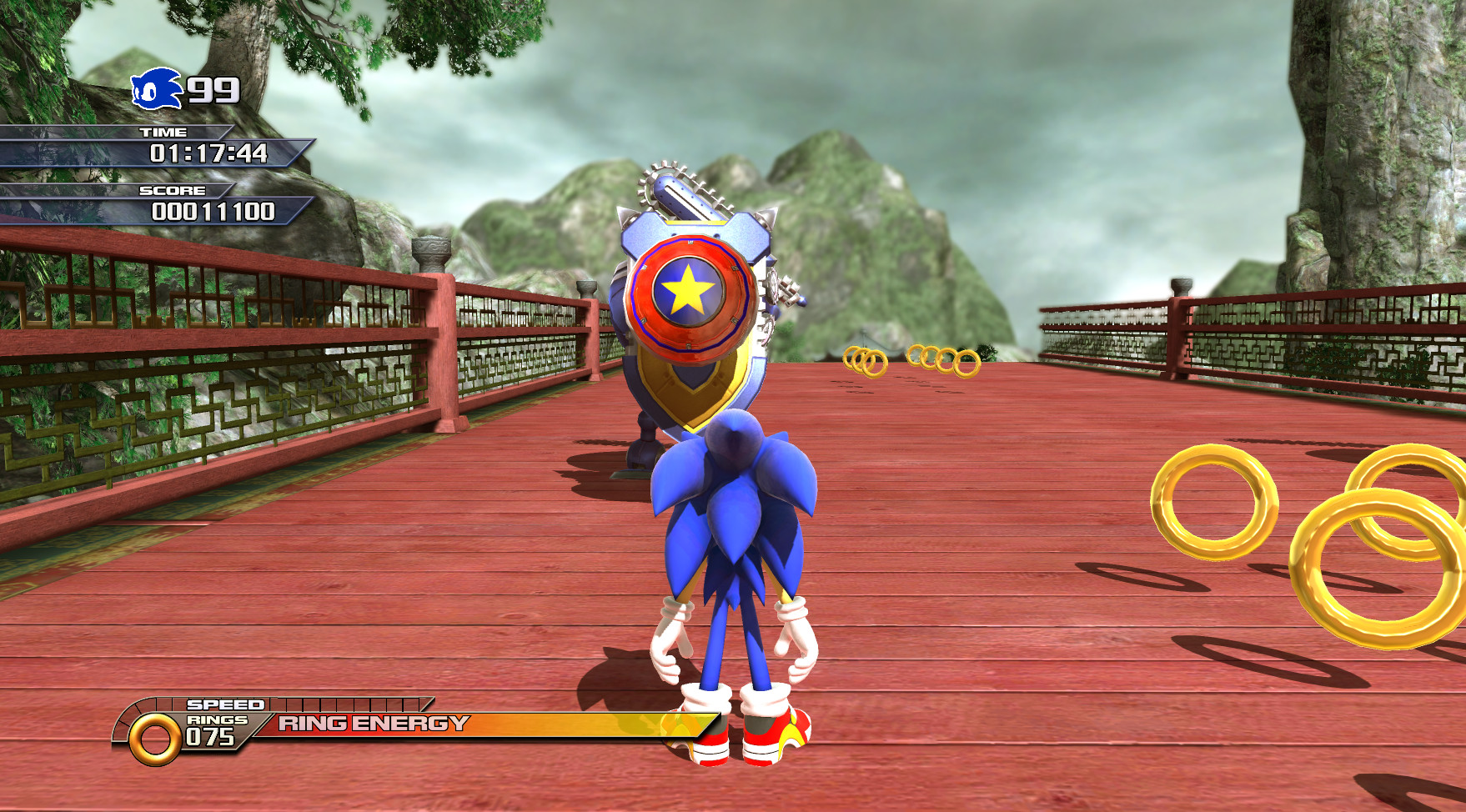Click the Sonic head lives icon
Image resolution: width=1466 pixels, height=812 pixels.
point(153,87)
